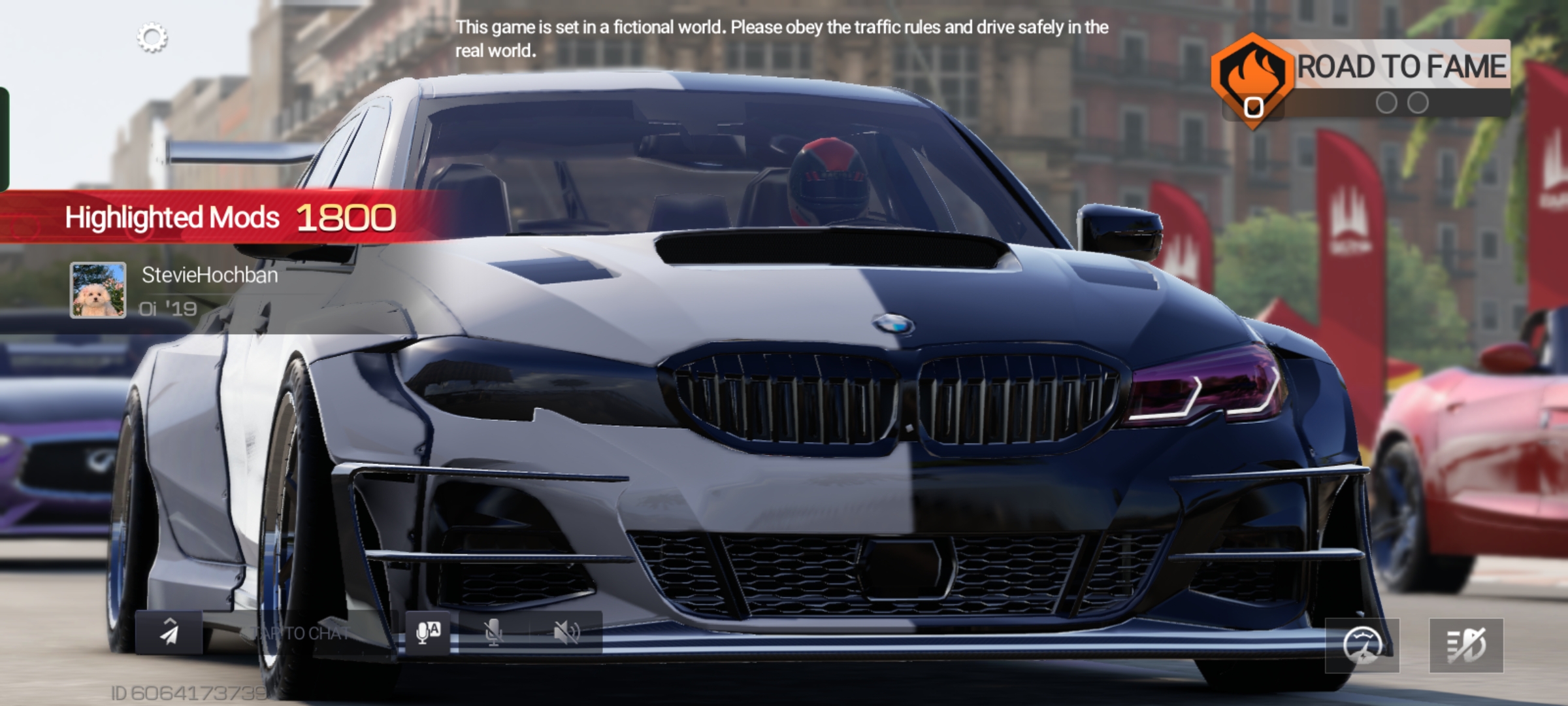
Task: Unmute the crossed-out microphone
Action: 494,633
